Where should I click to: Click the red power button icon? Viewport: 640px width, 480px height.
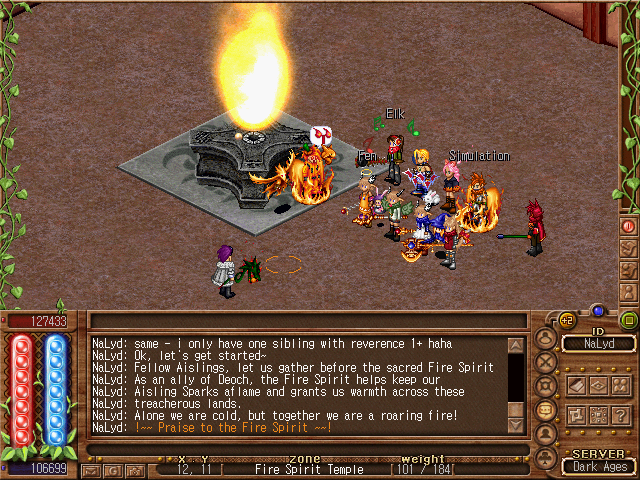629,227
